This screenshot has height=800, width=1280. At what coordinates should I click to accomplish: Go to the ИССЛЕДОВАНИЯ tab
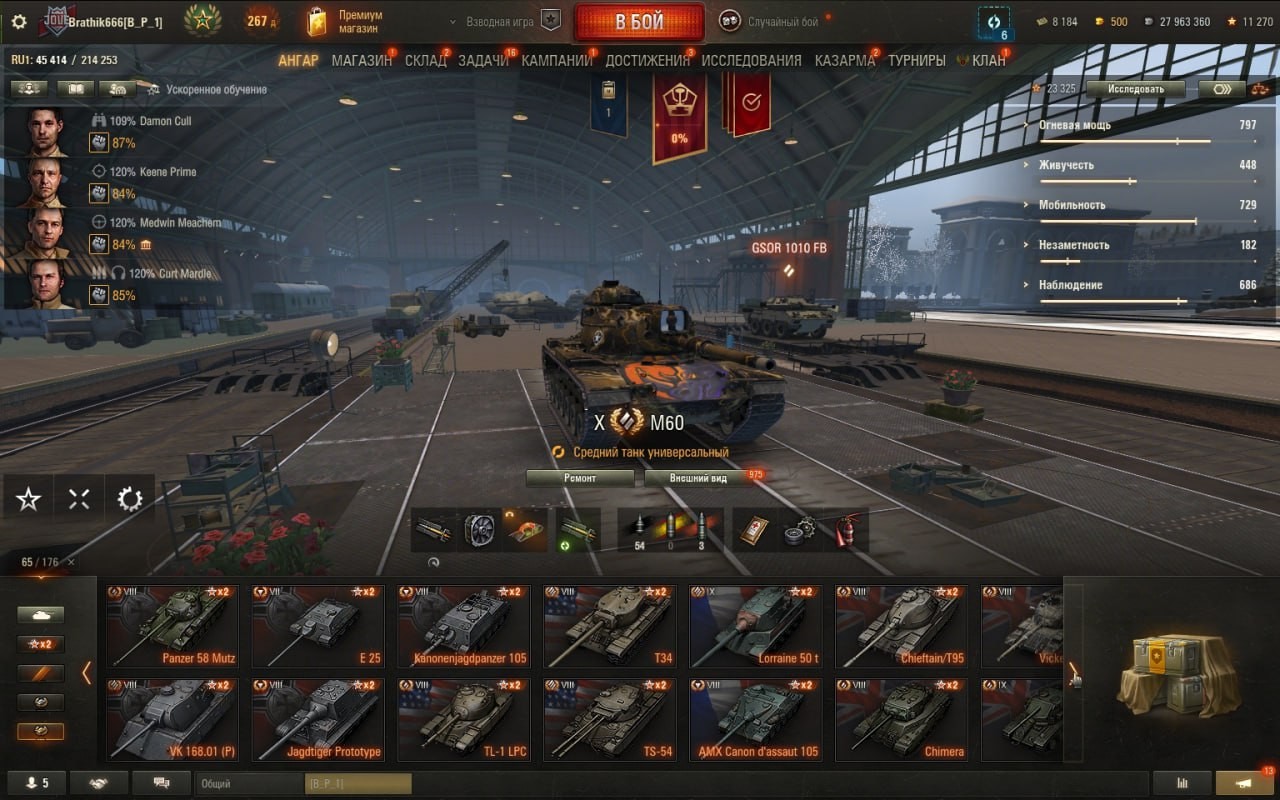[751, 60]
